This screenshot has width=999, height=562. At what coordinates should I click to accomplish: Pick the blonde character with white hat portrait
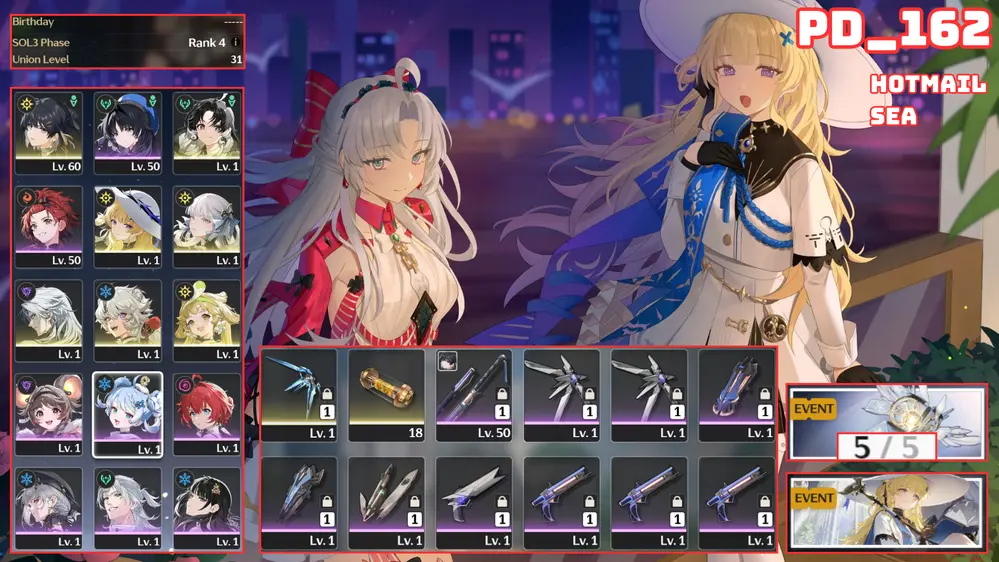pos(128,226)
